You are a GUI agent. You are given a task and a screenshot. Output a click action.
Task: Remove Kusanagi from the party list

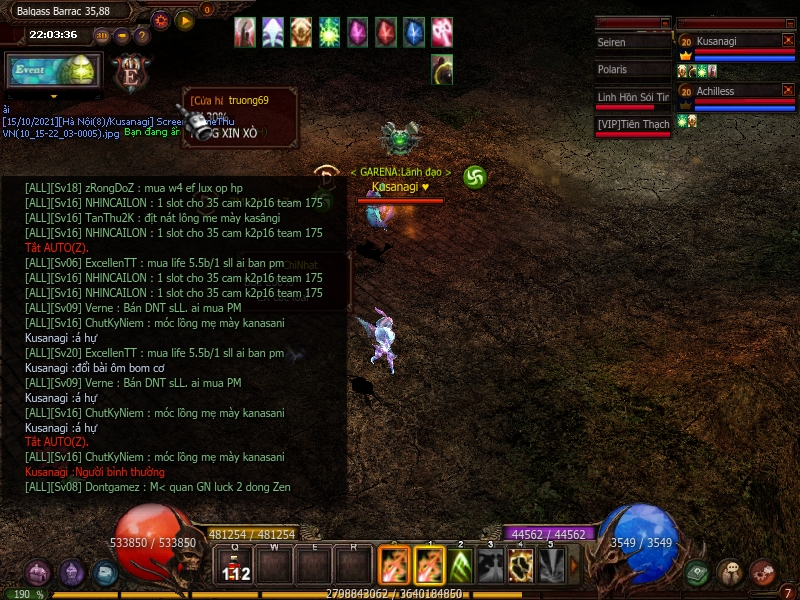(x=788, y=40)
